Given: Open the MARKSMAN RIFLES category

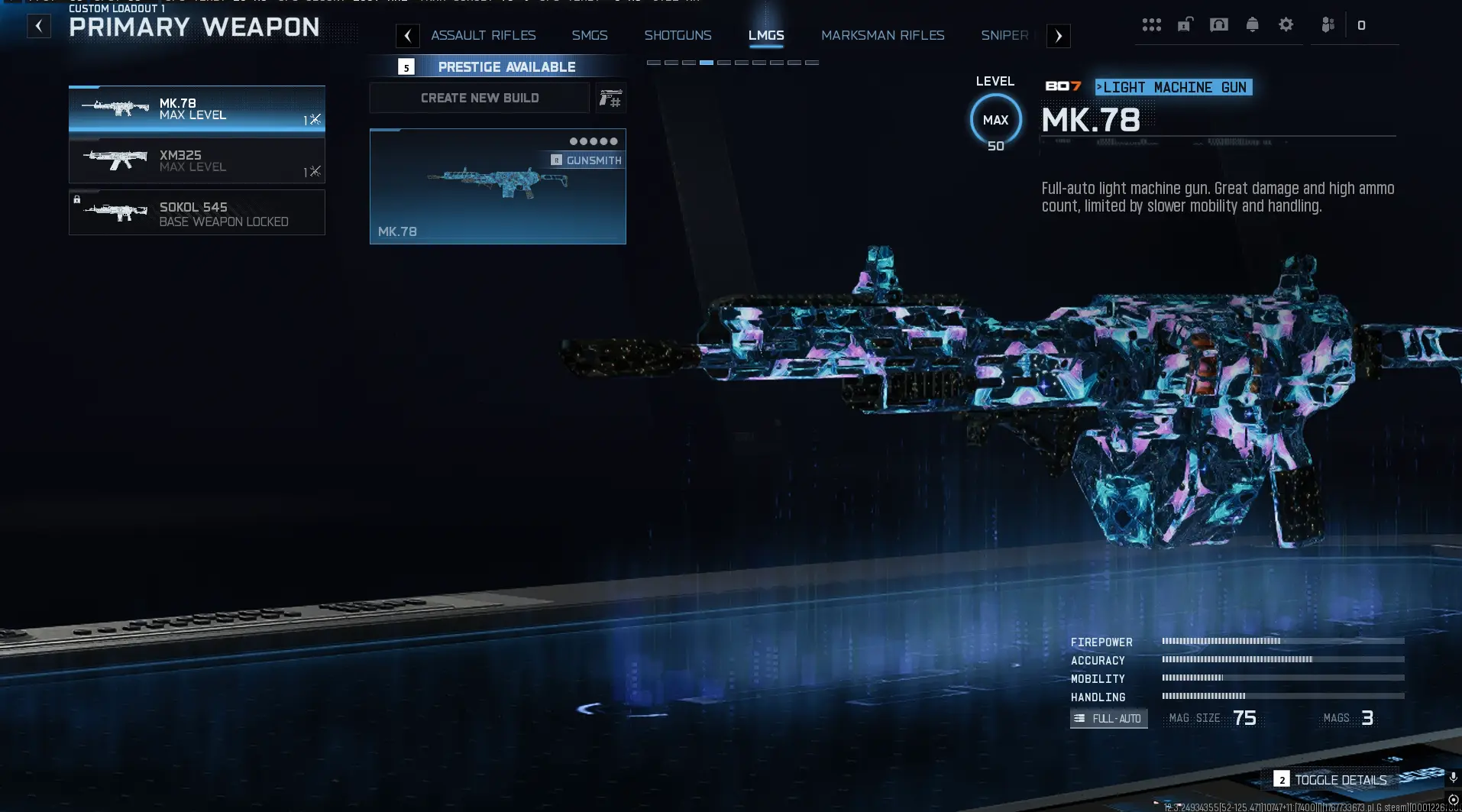Looking at the screenshot, I should click(882, 35).
